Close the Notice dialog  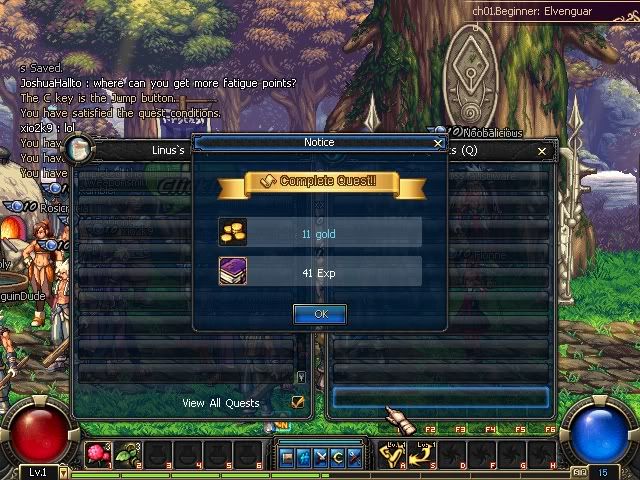(438, 143)
